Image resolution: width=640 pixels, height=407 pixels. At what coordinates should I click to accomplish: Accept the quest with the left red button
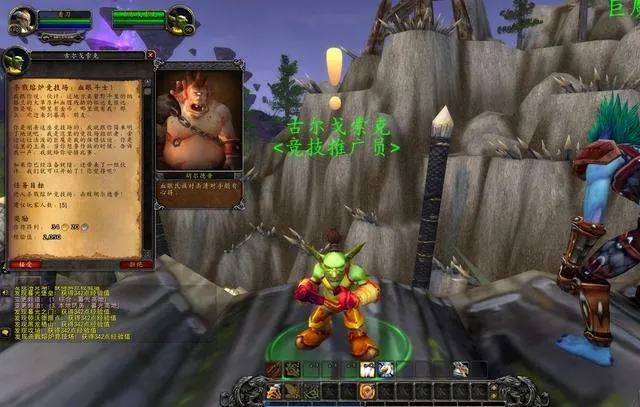point(23,265)
